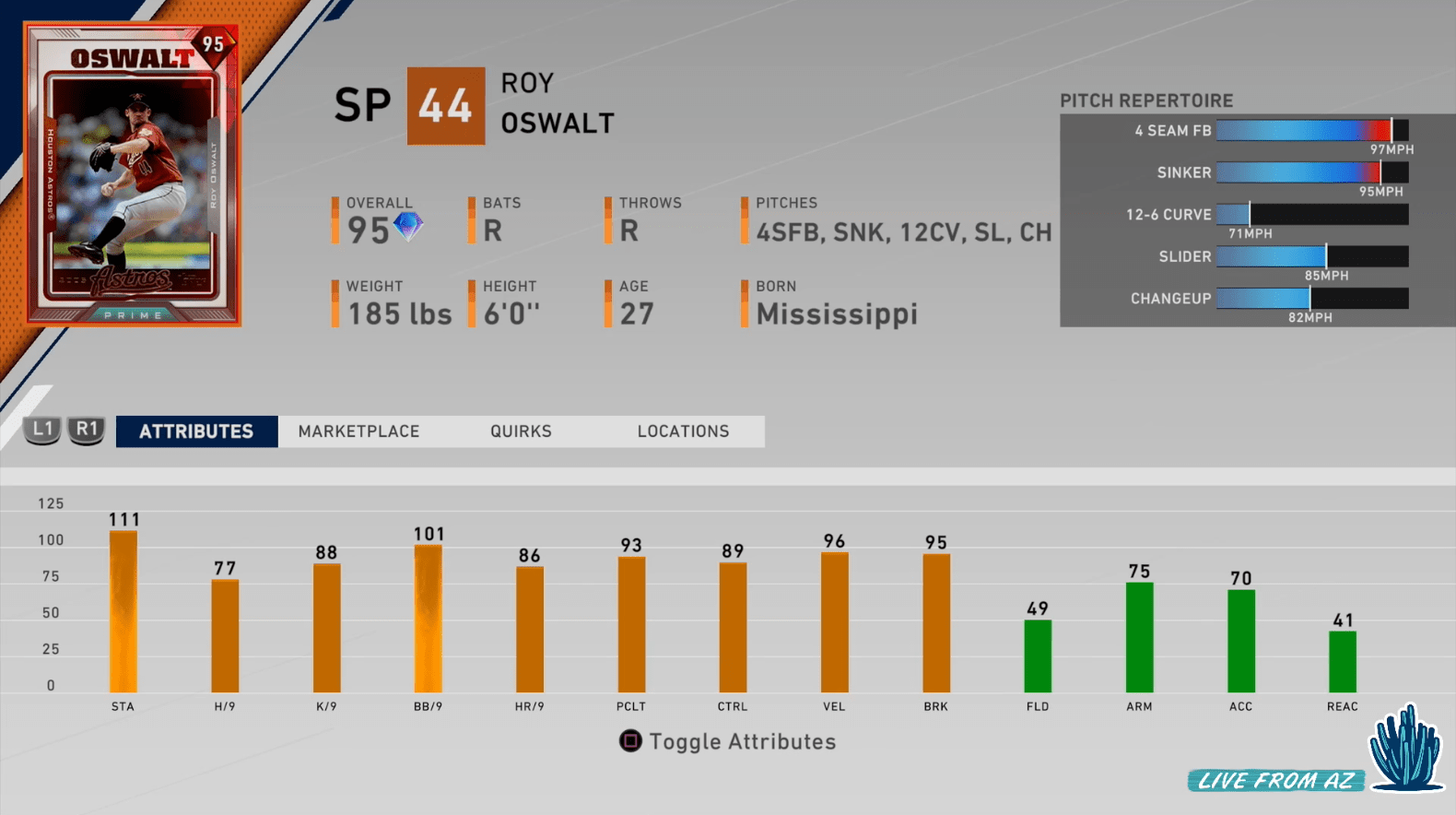
Task: Open the Attributes tab
Action: [195, 431]
